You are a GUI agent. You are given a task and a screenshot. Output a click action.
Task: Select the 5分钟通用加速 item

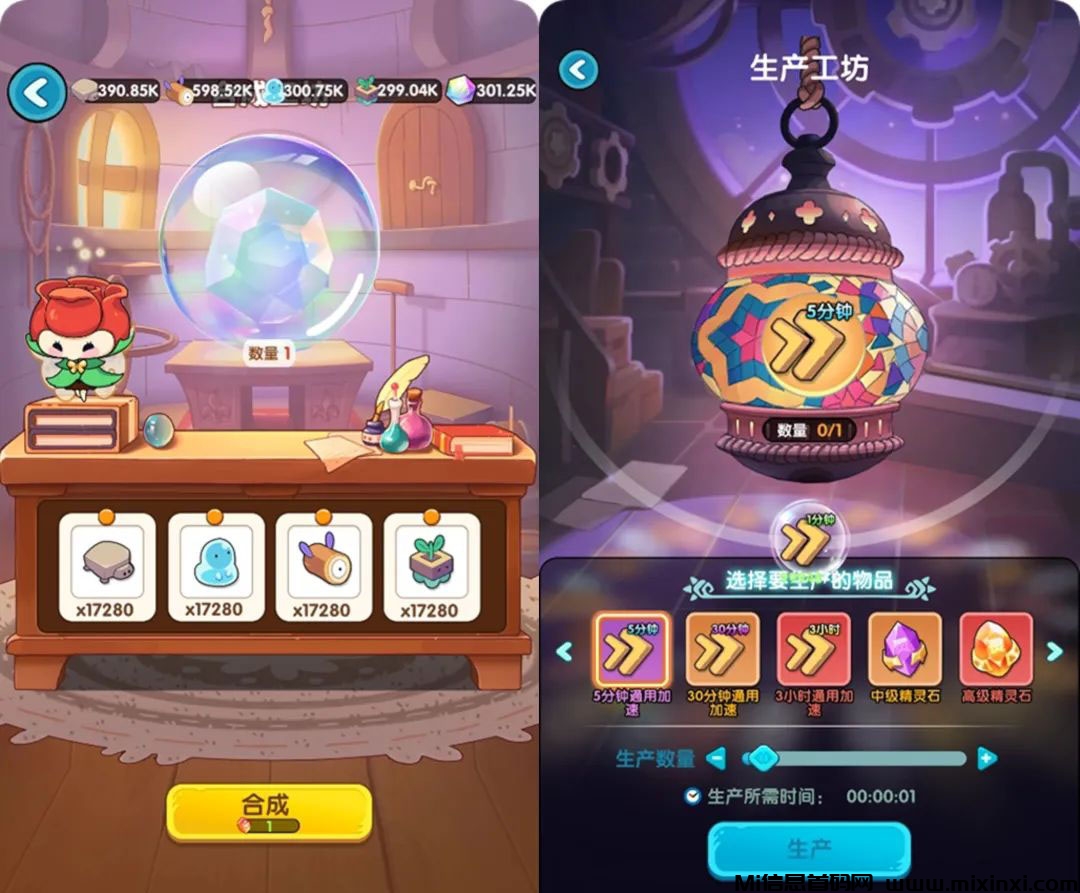(x=631, y=651)
